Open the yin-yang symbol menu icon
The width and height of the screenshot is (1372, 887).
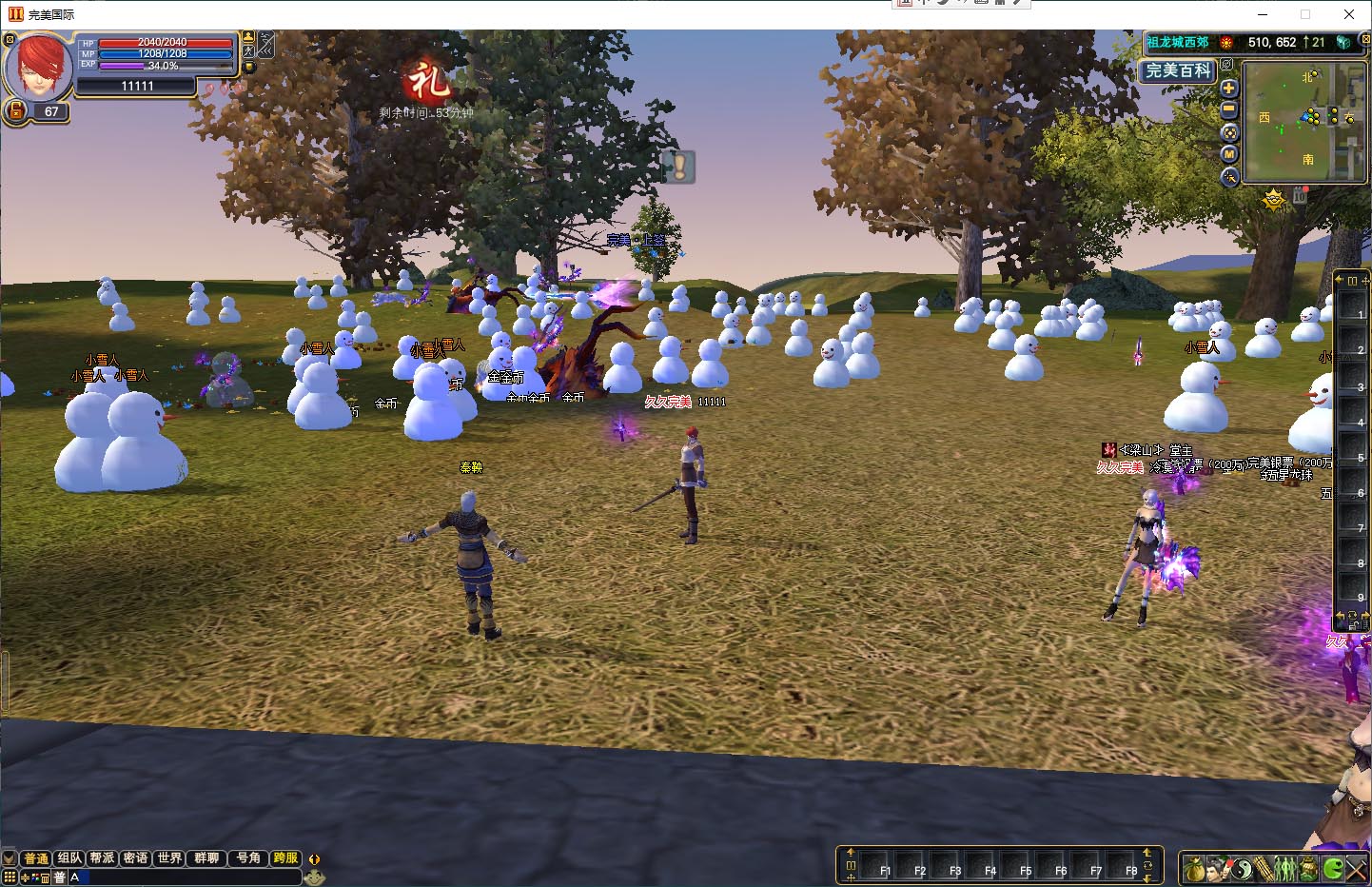[1241, 868]
